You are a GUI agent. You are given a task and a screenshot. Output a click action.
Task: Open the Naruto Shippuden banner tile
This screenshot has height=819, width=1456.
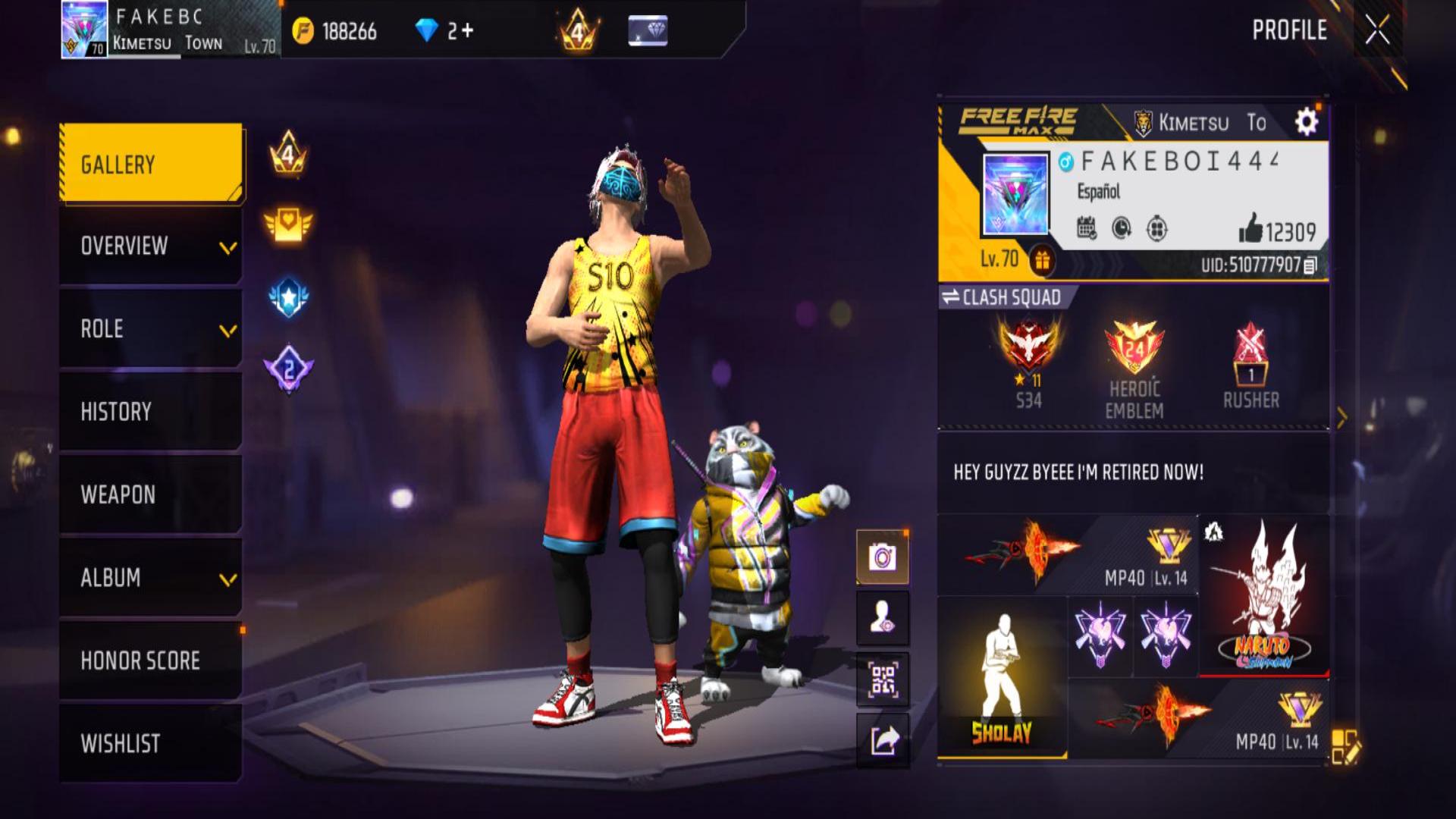[1263, 596]
